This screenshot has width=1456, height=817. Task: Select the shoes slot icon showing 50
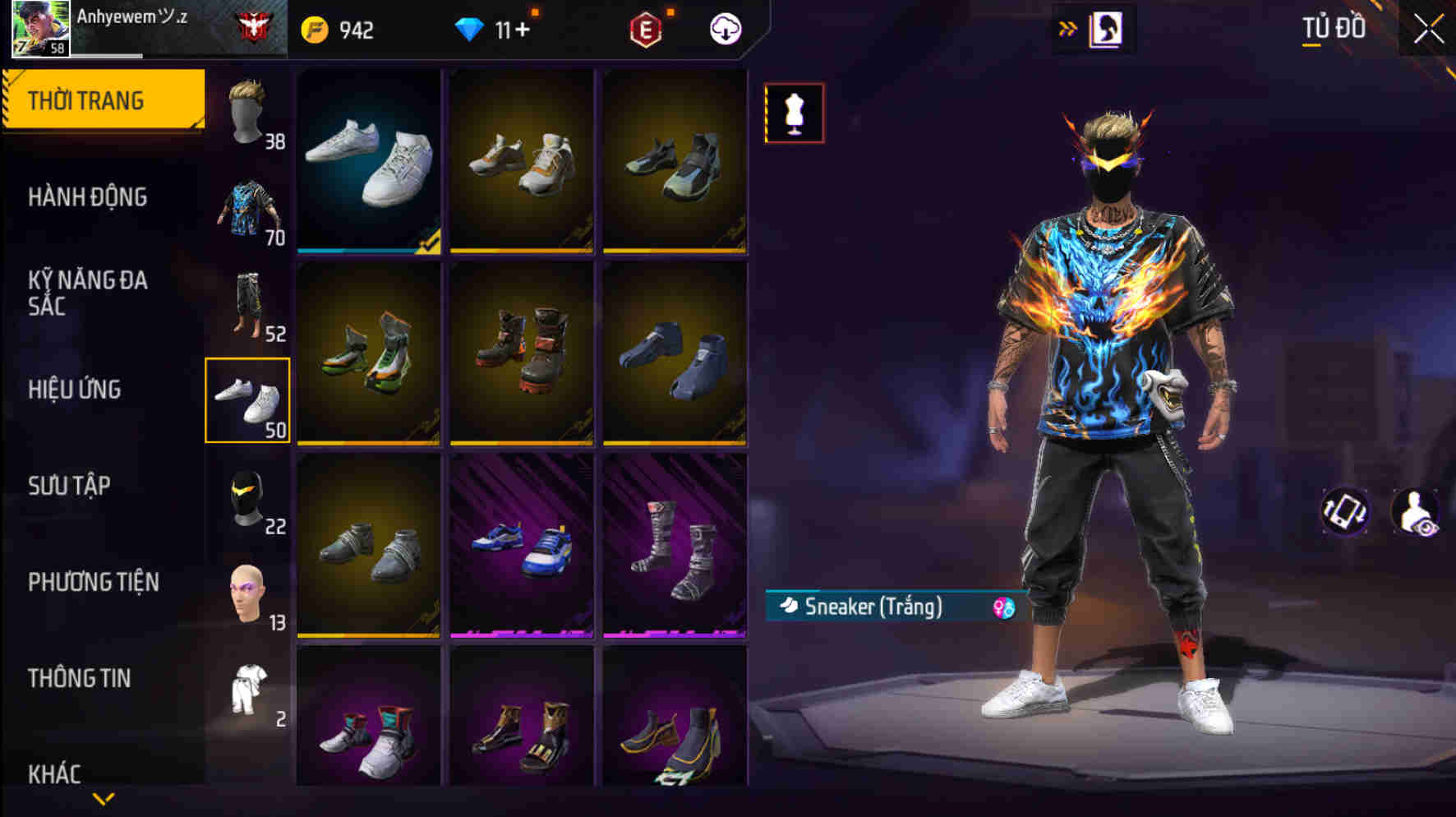(247, 400)
